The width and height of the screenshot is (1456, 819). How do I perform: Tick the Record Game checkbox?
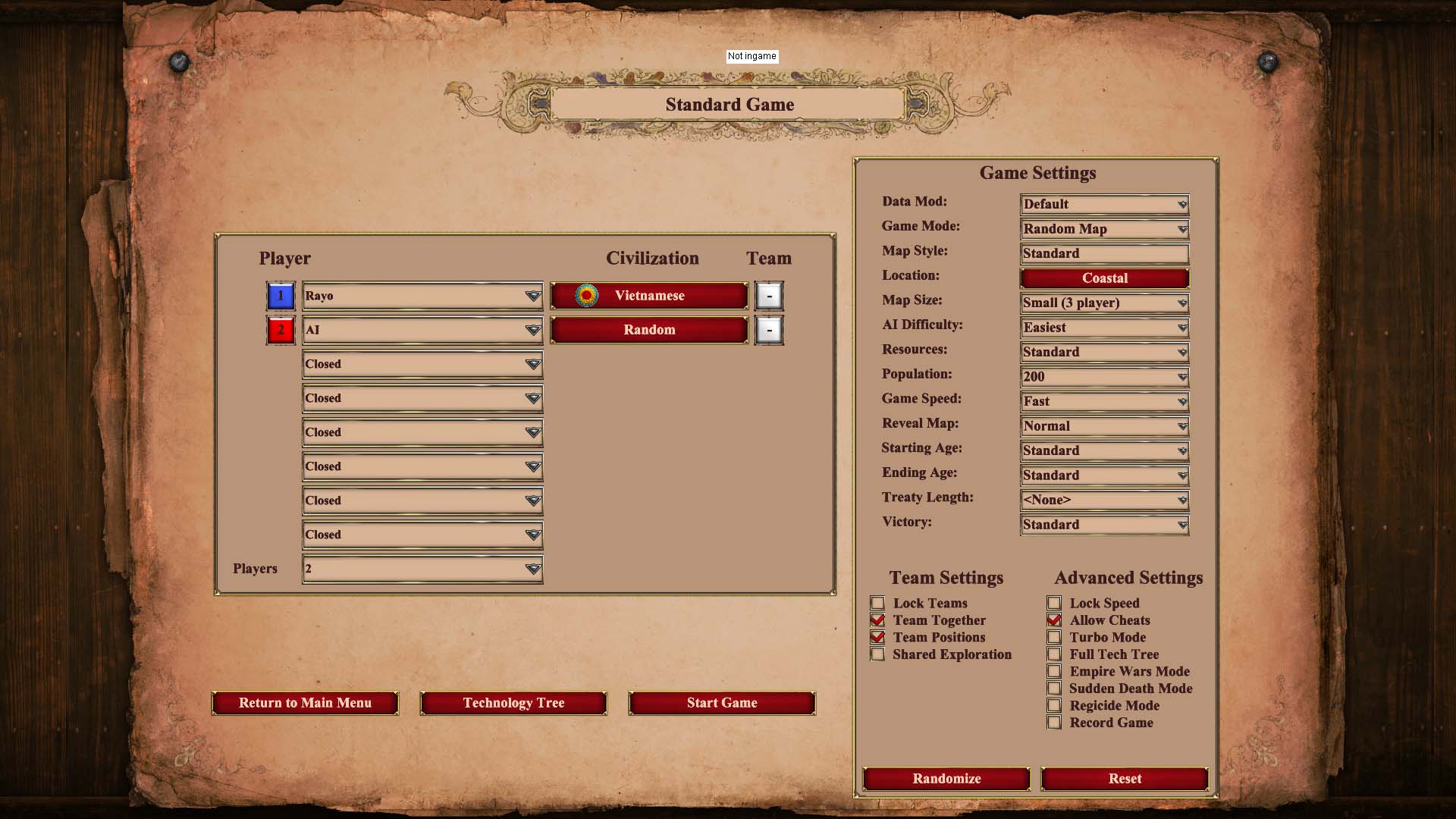1054,723
